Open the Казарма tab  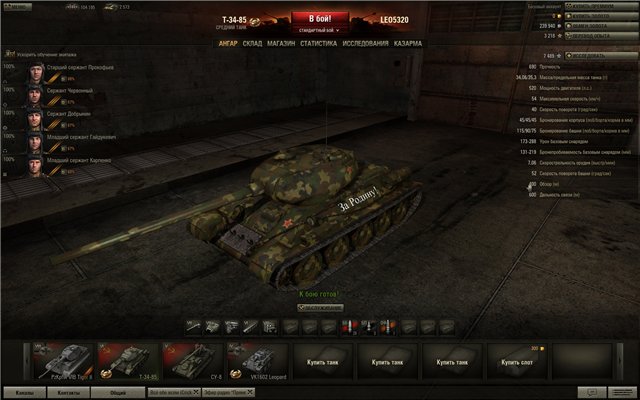click(408, 44)
